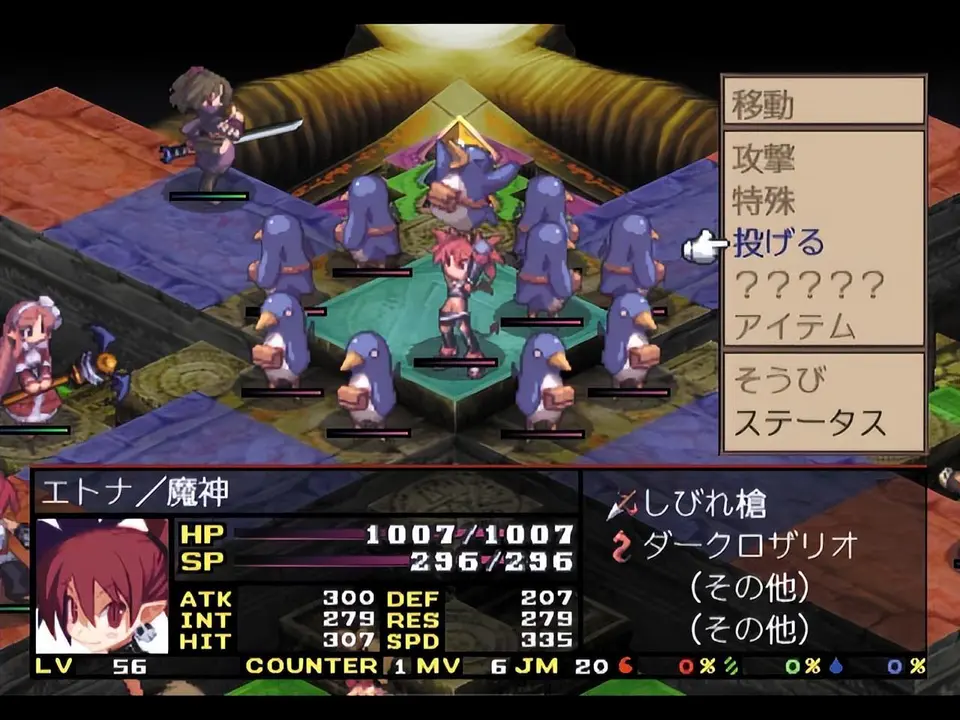Open the 特殊 (Special) skills option

(764, 200)
